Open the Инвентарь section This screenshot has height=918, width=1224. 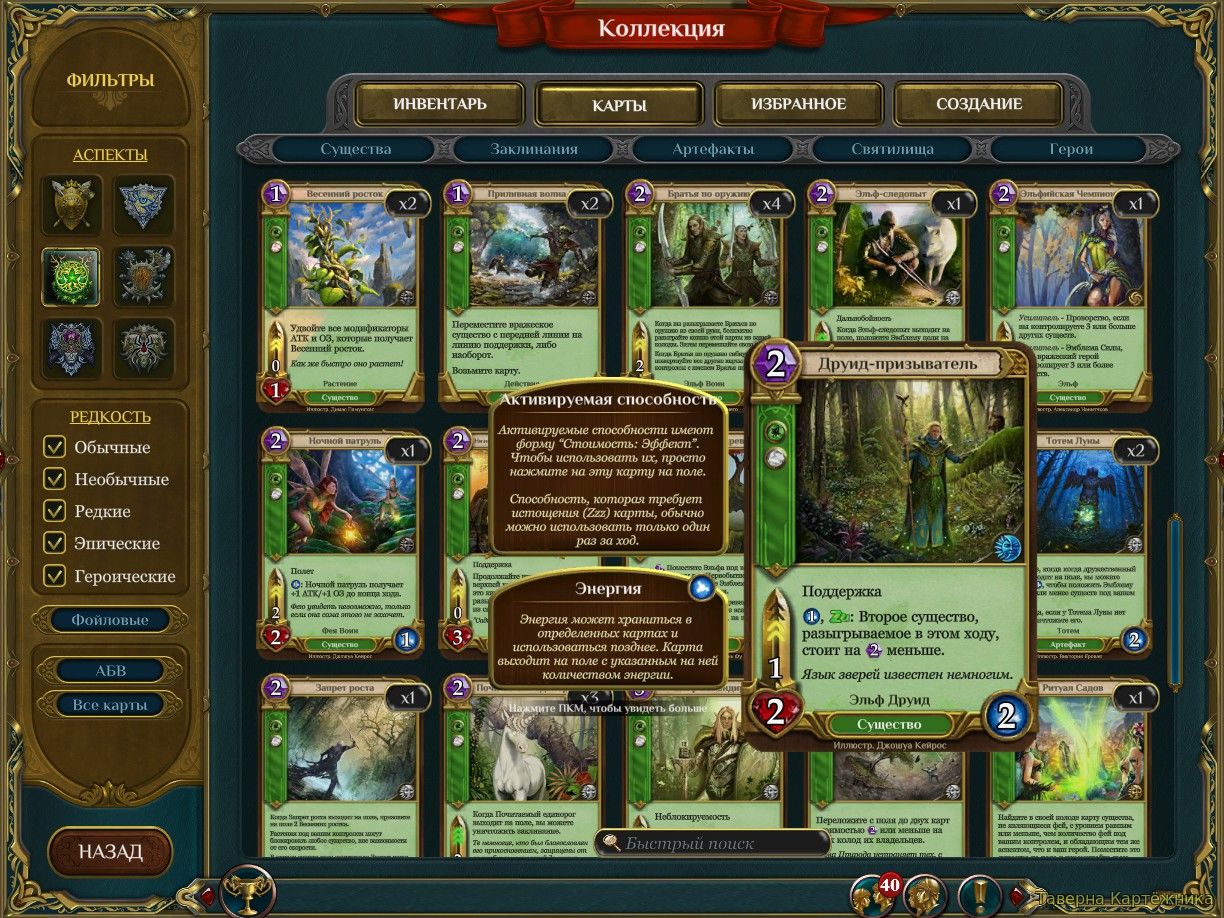[439, 104]
